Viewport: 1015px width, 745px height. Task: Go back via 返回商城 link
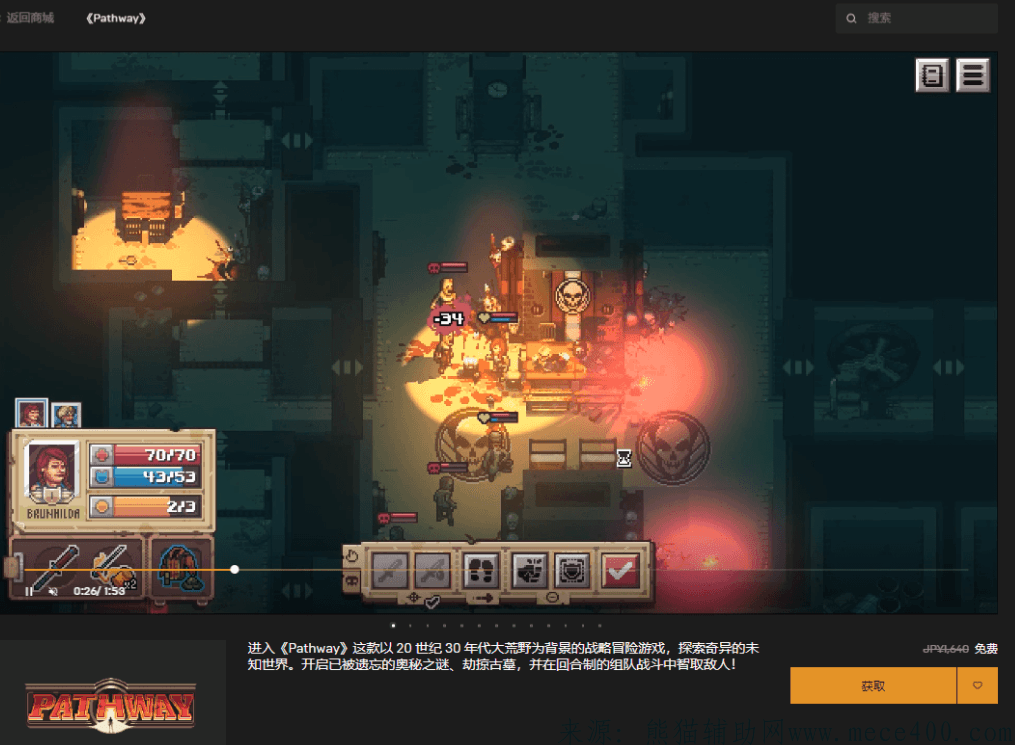point(30,18)
